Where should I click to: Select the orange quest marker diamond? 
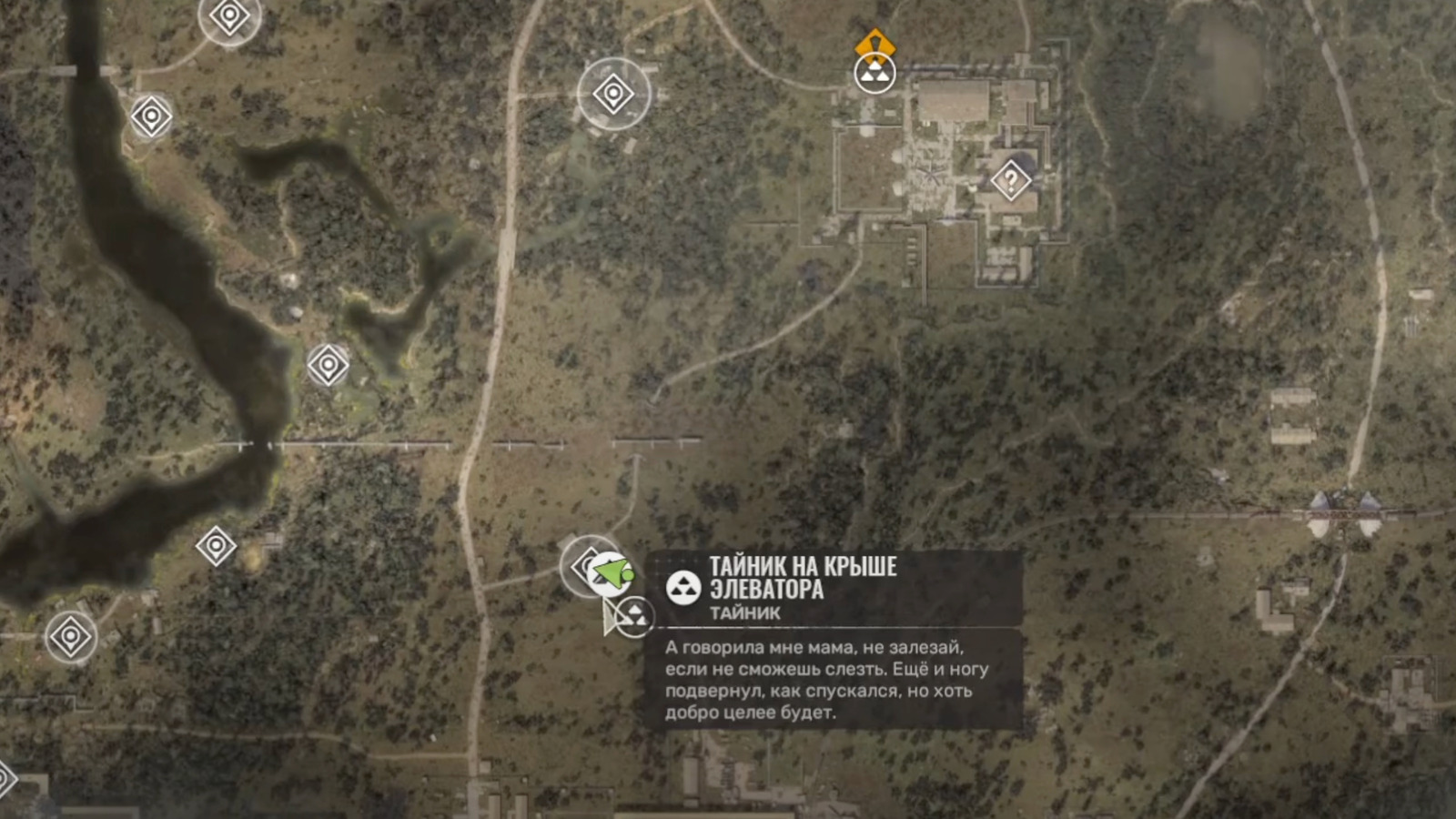[875, 43]
